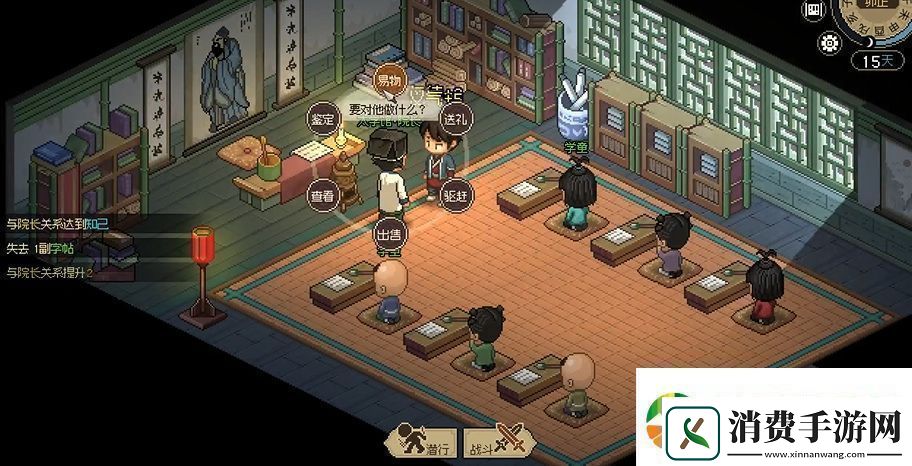
Task: Select 驱赶 to drive him away
Action: point(455,196)
